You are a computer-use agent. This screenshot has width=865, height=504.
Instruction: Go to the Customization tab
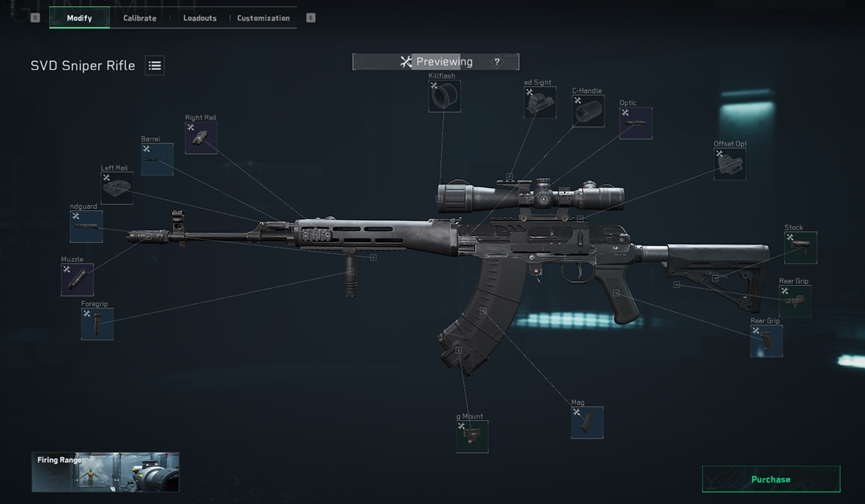(263, 18)
